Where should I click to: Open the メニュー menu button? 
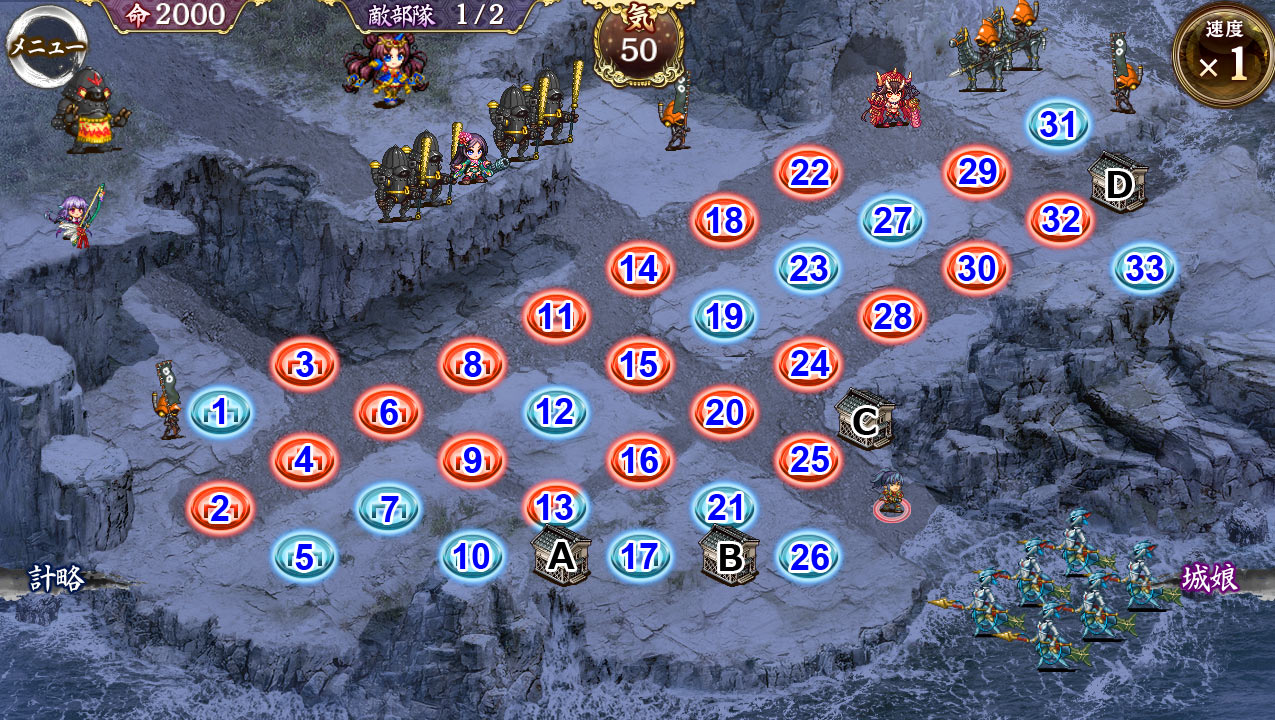click(47, 45)
